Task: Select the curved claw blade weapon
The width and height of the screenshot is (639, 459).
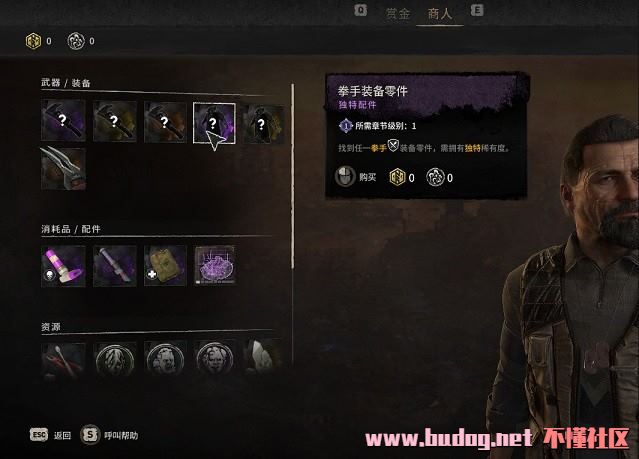Action: click(63, 169)
